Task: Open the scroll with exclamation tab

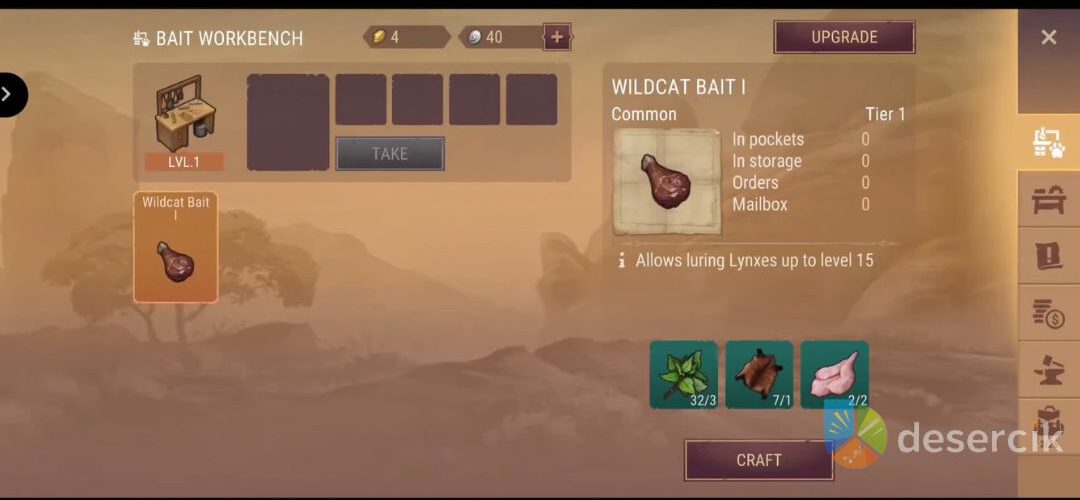Action: pyautogui.click(x=1048, y=257)
